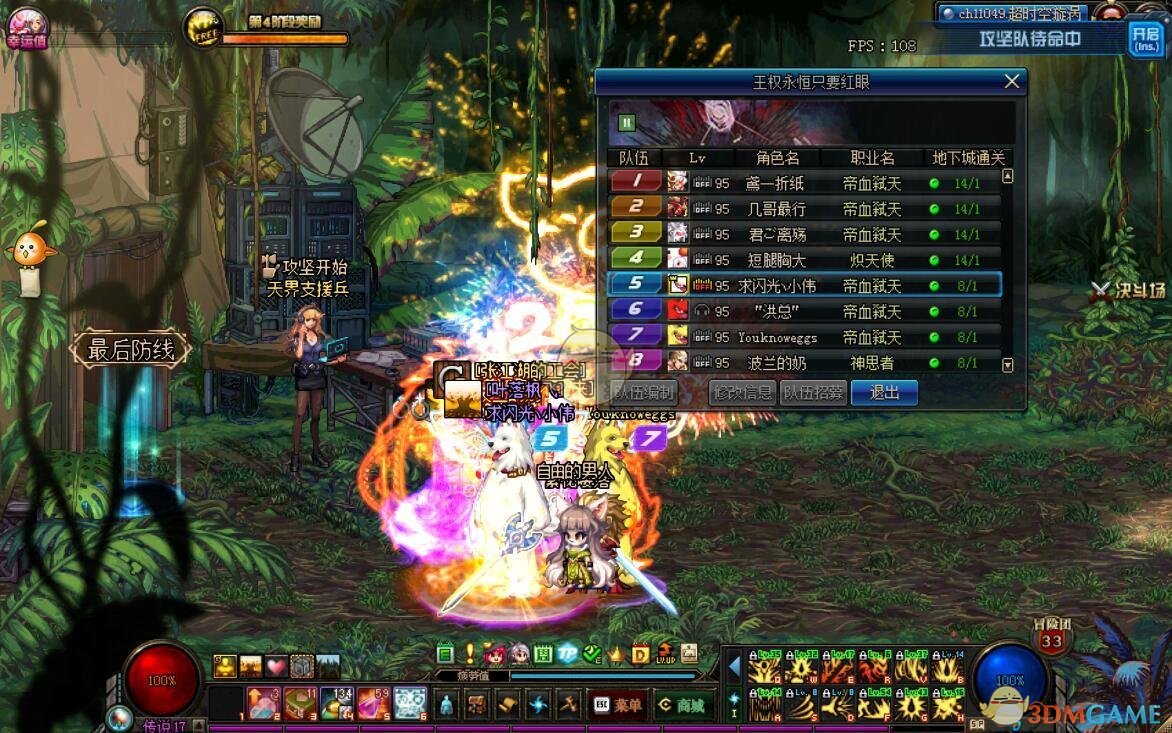
Task: Click the 修改信息 edit info button
Action: tap(741, 393)
